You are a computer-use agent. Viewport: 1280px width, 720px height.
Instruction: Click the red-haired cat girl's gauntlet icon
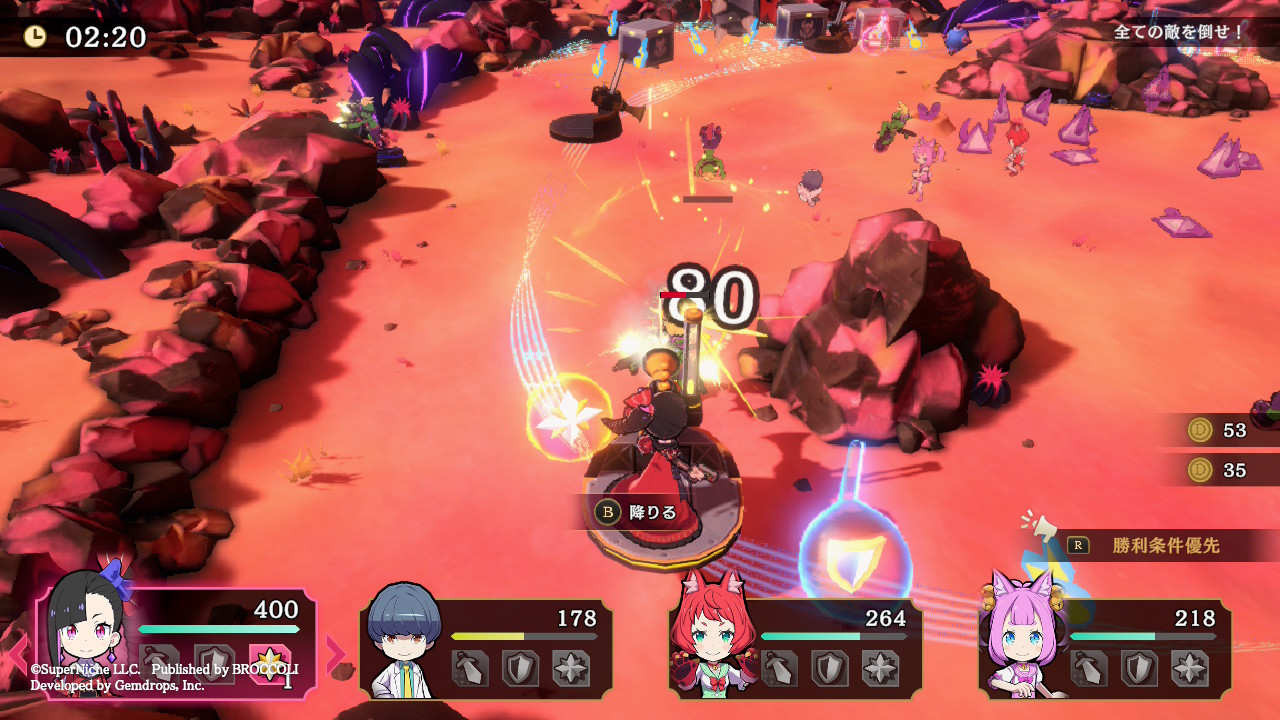point(780,668)
